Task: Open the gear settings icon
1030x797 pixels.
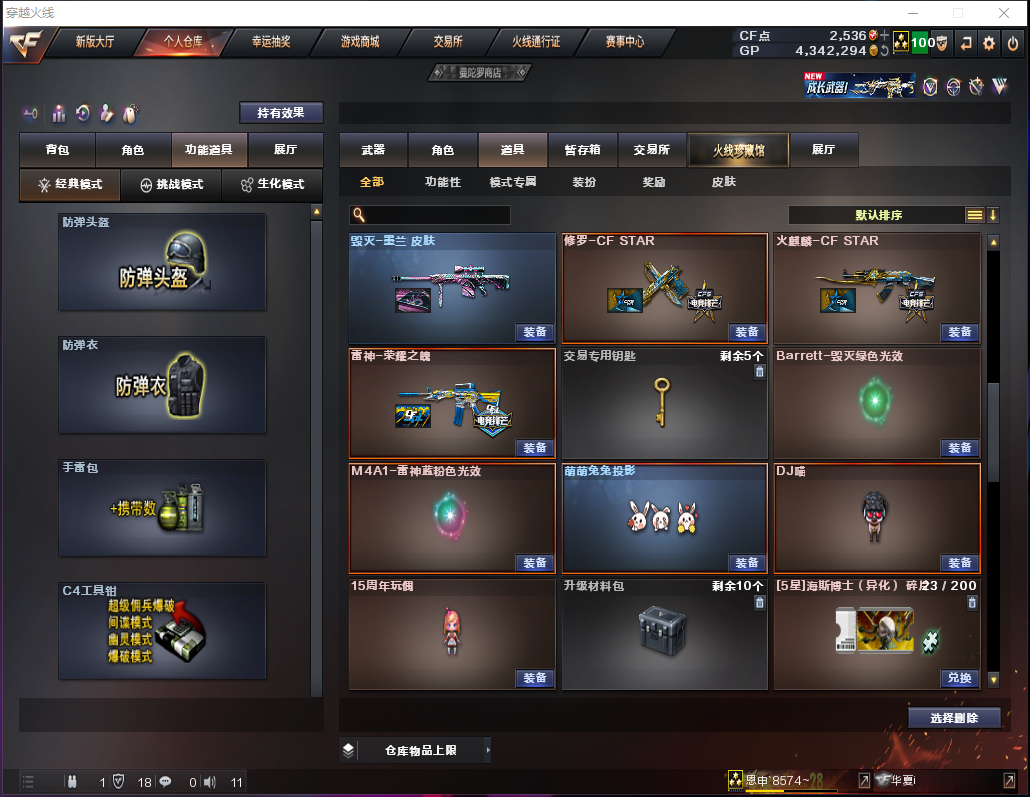Action: pyautogui.click(x=989, y=43)
